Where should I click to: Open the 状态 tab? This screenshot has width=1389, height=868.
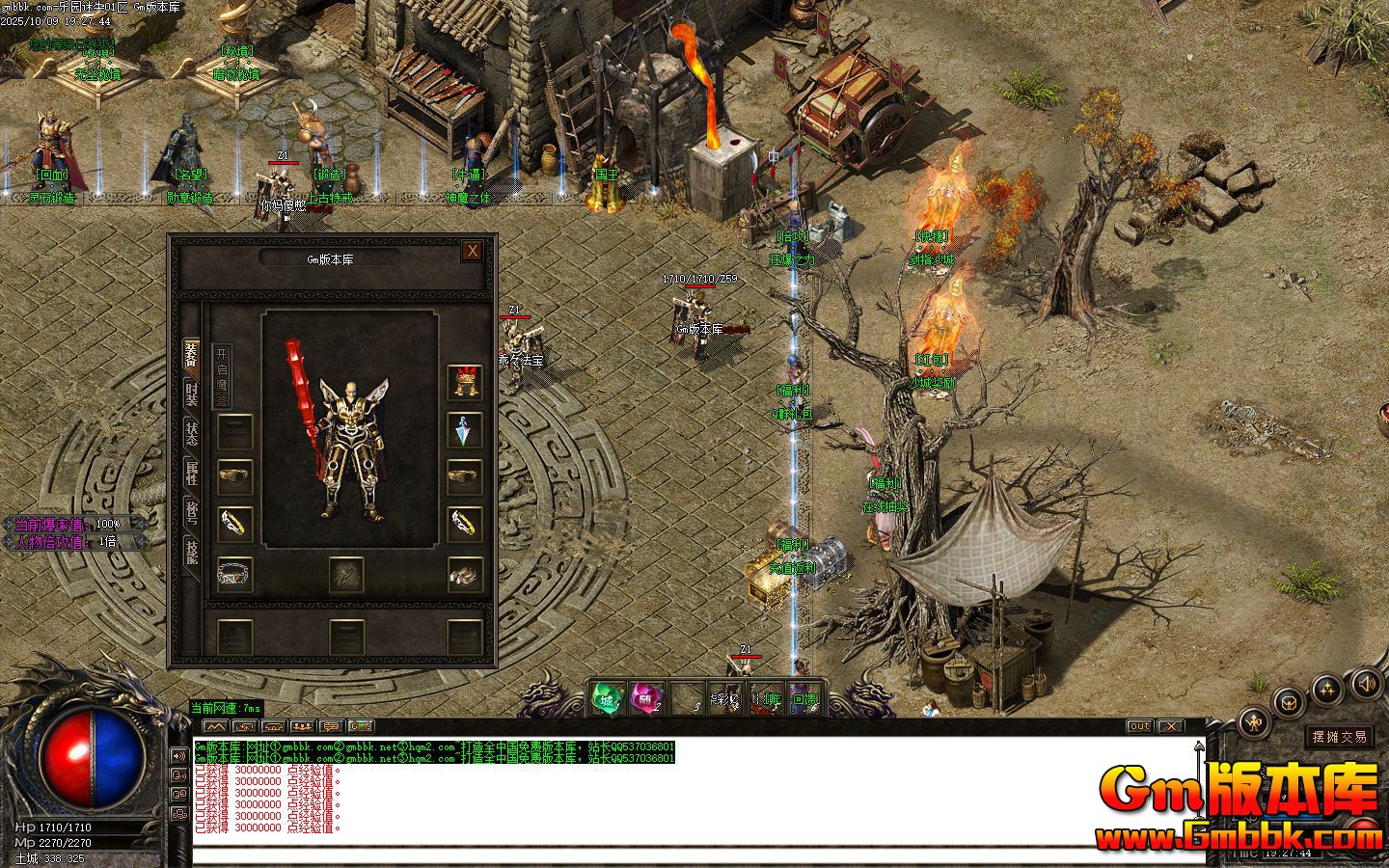pos(192,432)
